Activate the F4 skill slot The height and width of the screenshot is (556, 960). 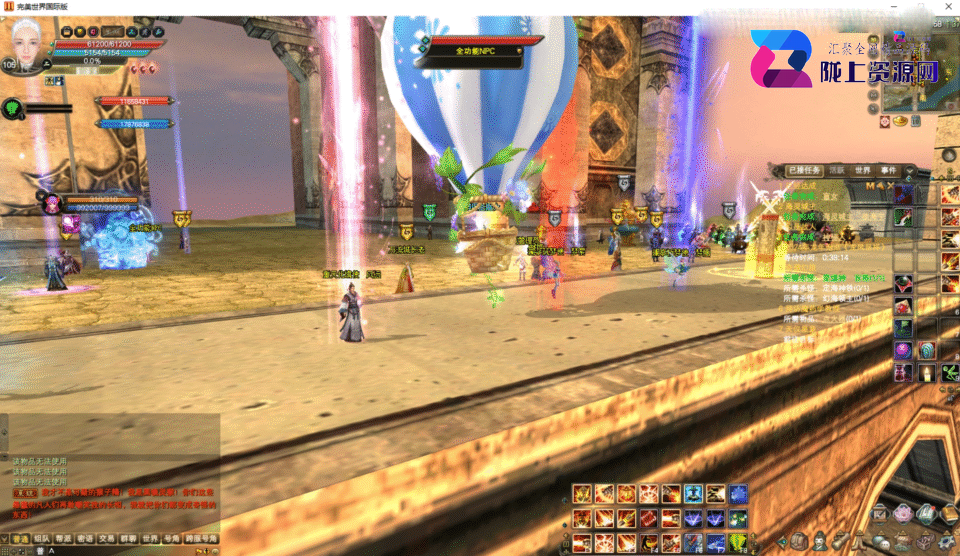coord(649,545)
